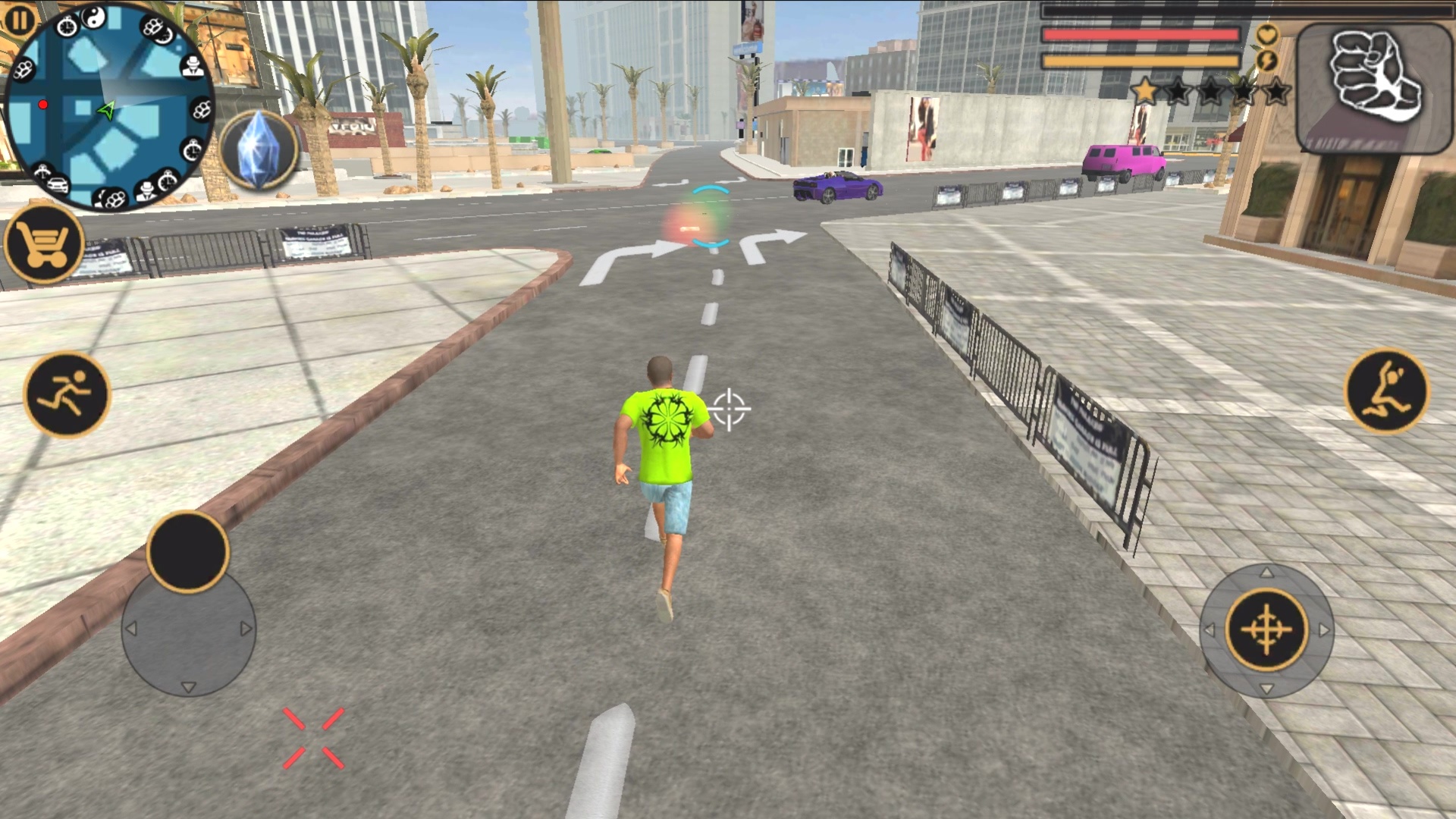This screenshot has width=1456, height=819.
Task: Pause the game with the pause button
Action: pos(20,20)
